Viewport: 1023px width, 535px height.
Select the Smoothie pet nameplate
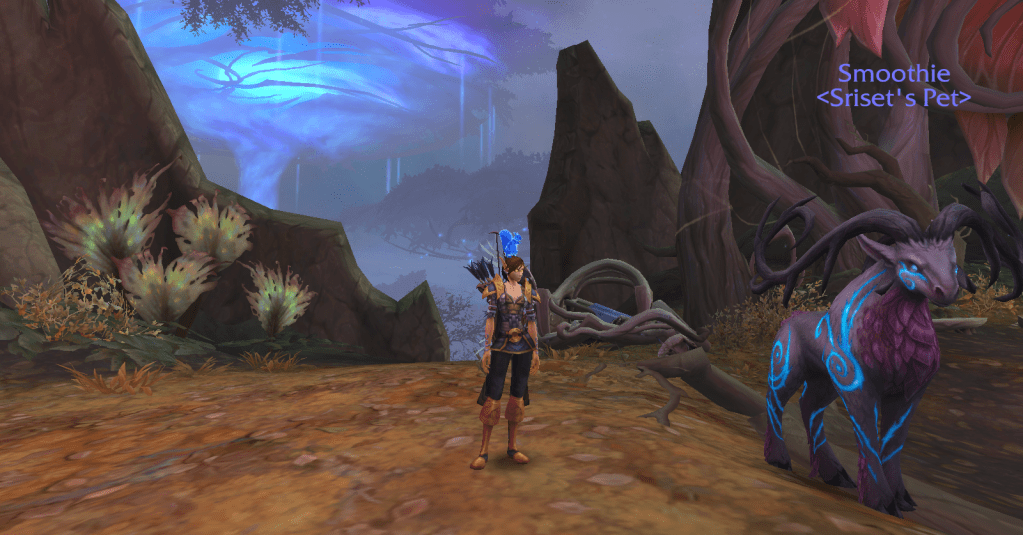(892, 74)
